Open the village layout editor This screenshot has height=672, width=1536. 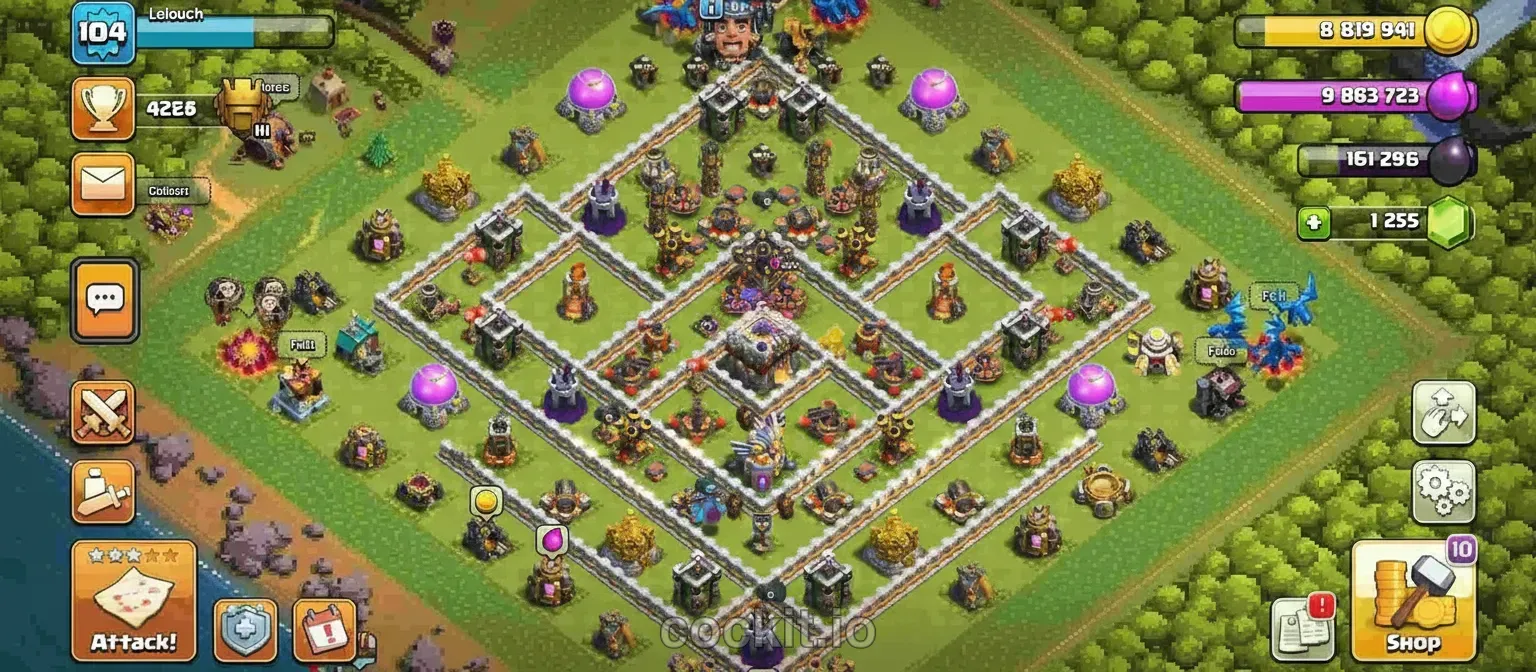click(1443, 412)
